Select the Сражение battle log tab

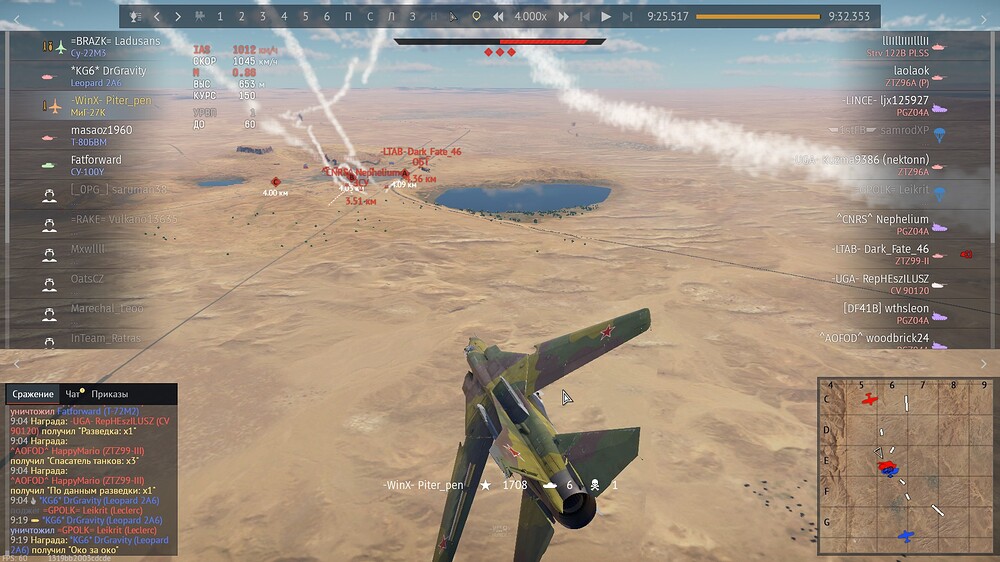33,394
